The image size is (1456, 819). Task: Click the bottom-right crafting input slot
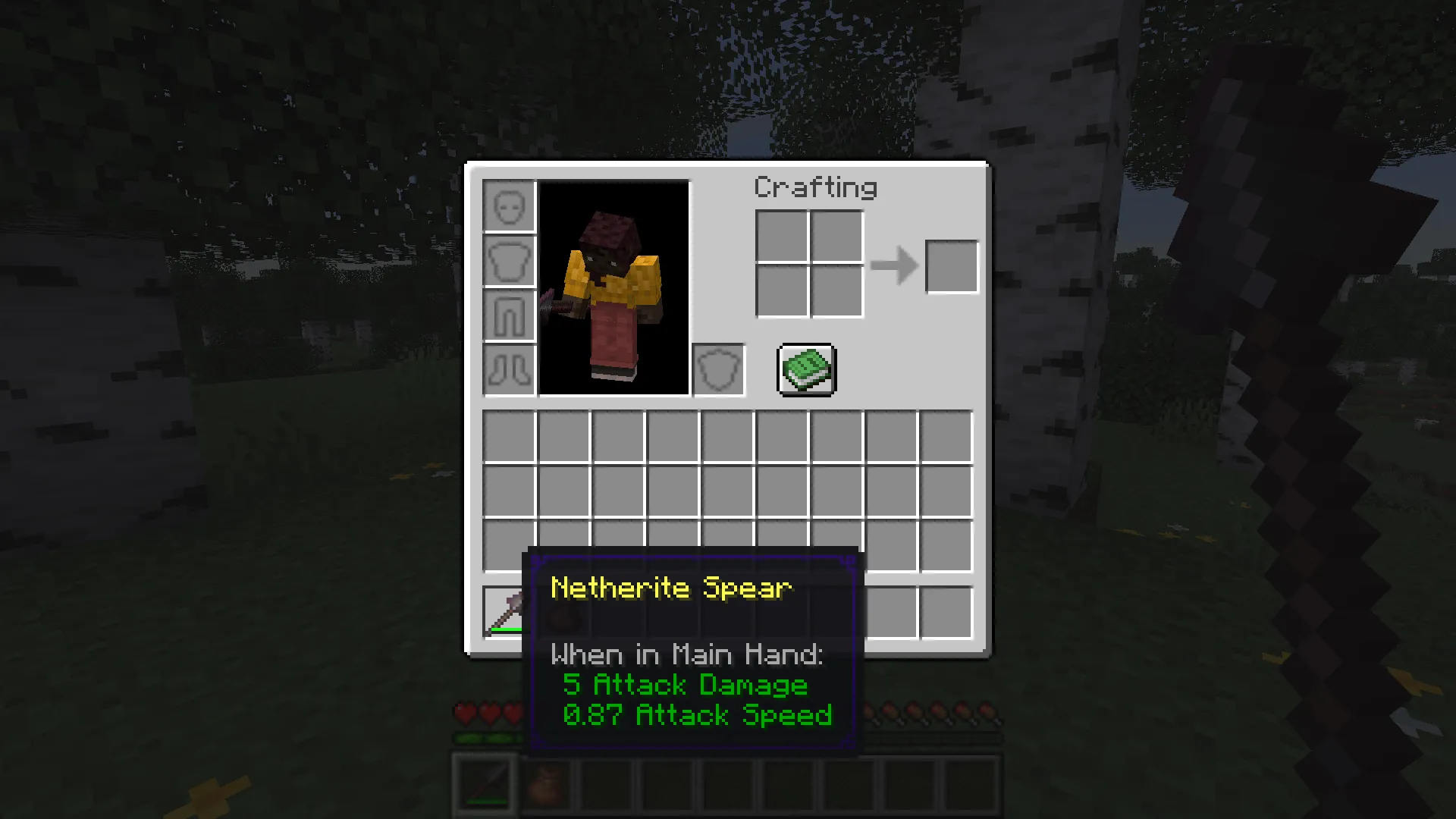[x=836, y=292]
